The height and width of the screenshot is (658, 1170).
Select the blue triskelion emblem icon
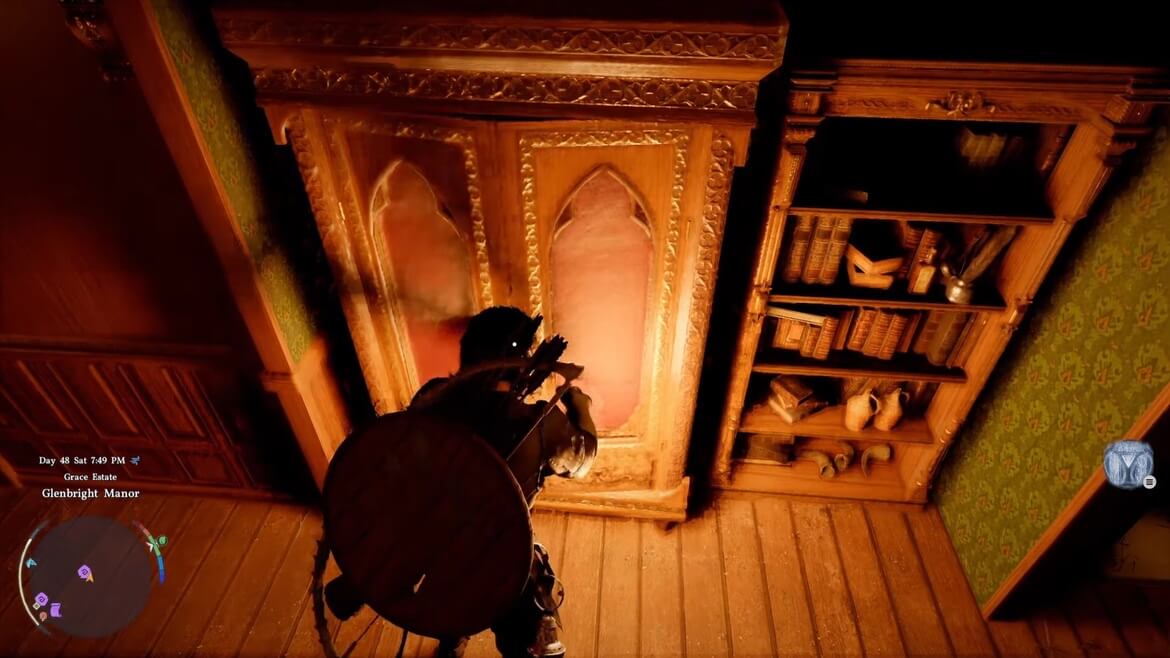[1127, 464]
